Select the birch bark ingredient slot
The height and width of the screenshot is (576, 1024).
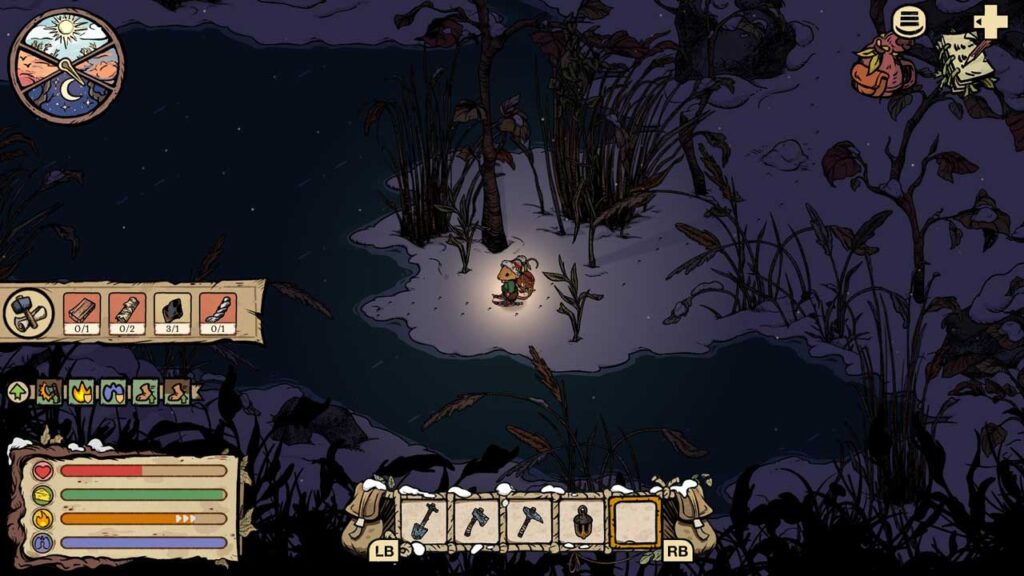(x=127, y=312)
